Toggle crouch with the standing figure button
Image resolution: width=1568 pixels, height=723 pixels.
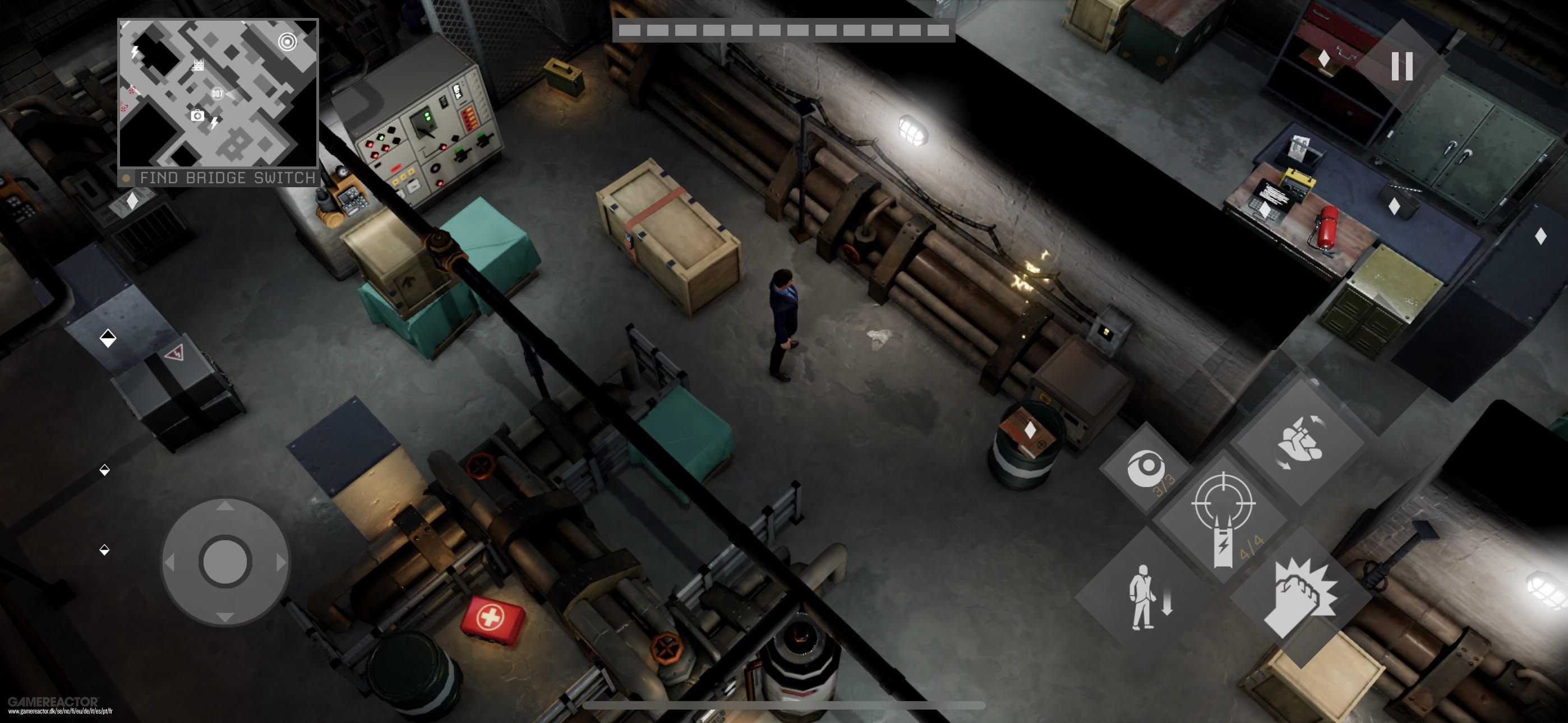[x=1146, y=596]
